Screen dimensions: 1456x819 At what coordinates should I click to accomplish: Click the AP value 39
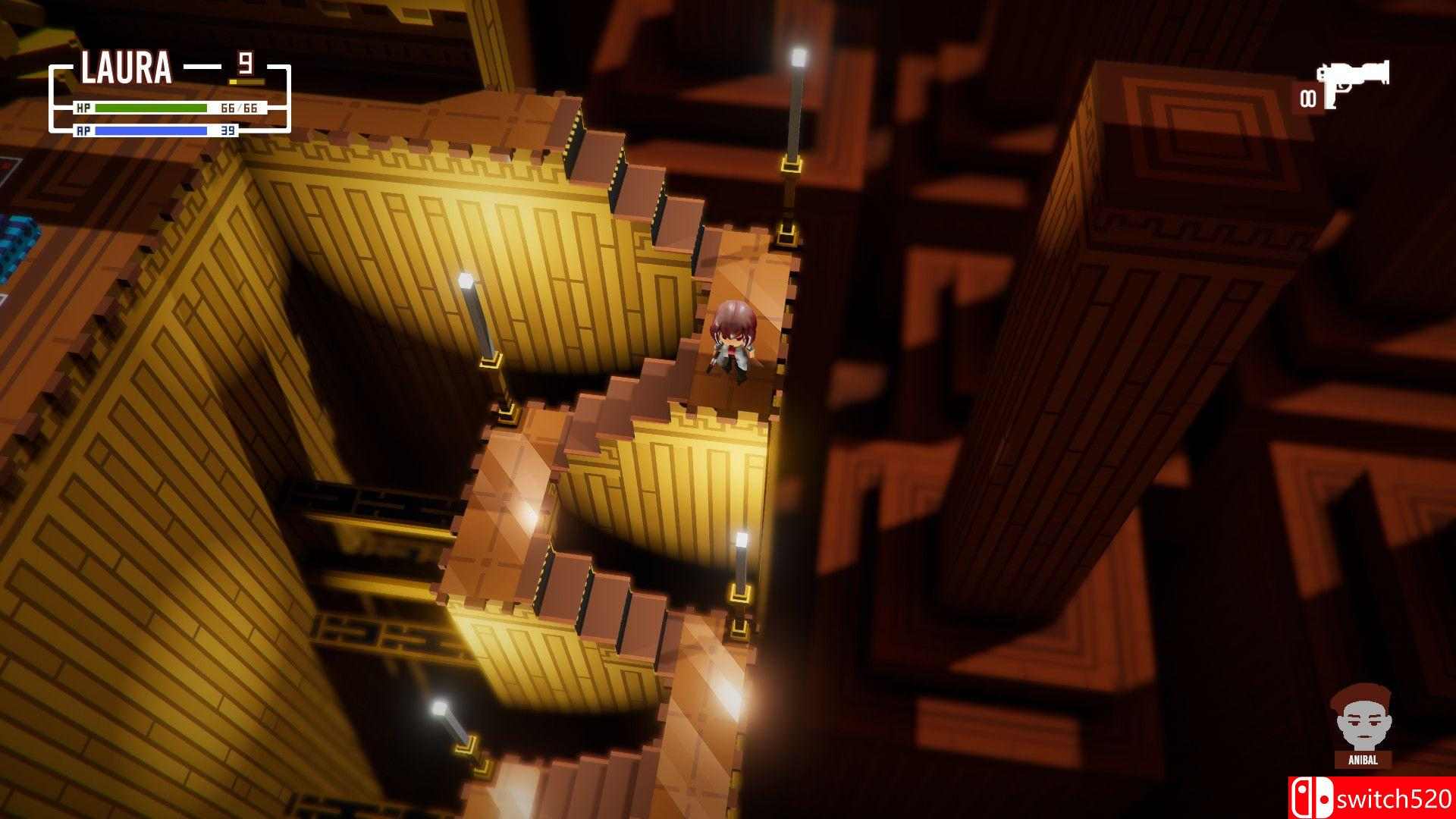[x=227, y=131]
